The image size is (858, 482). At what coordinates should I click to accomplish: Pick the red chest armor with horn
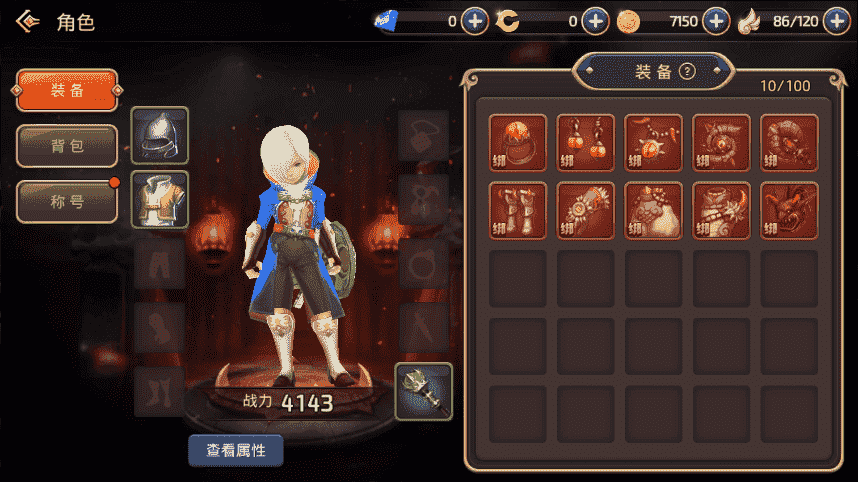coord(722,211)
